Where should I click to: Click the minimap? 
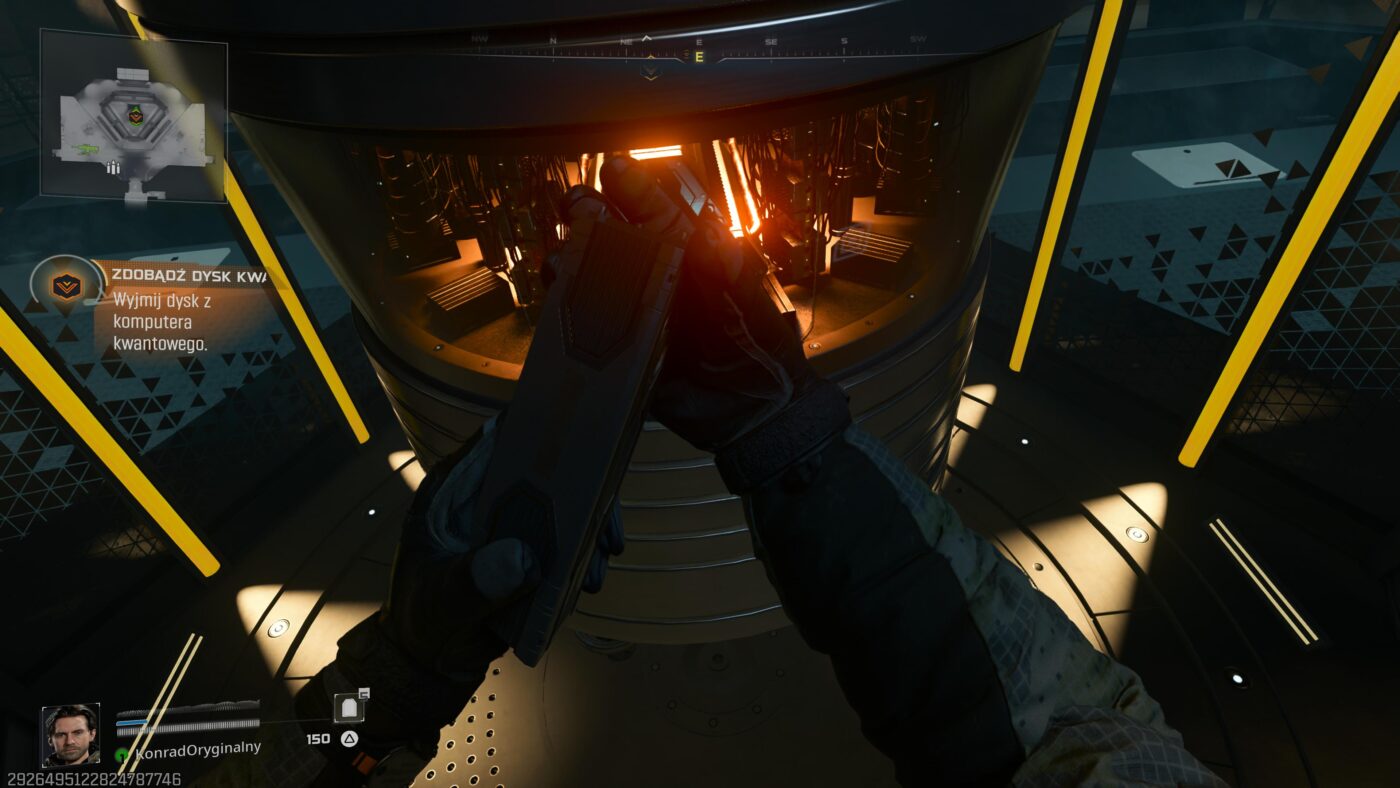pos(133,115)
